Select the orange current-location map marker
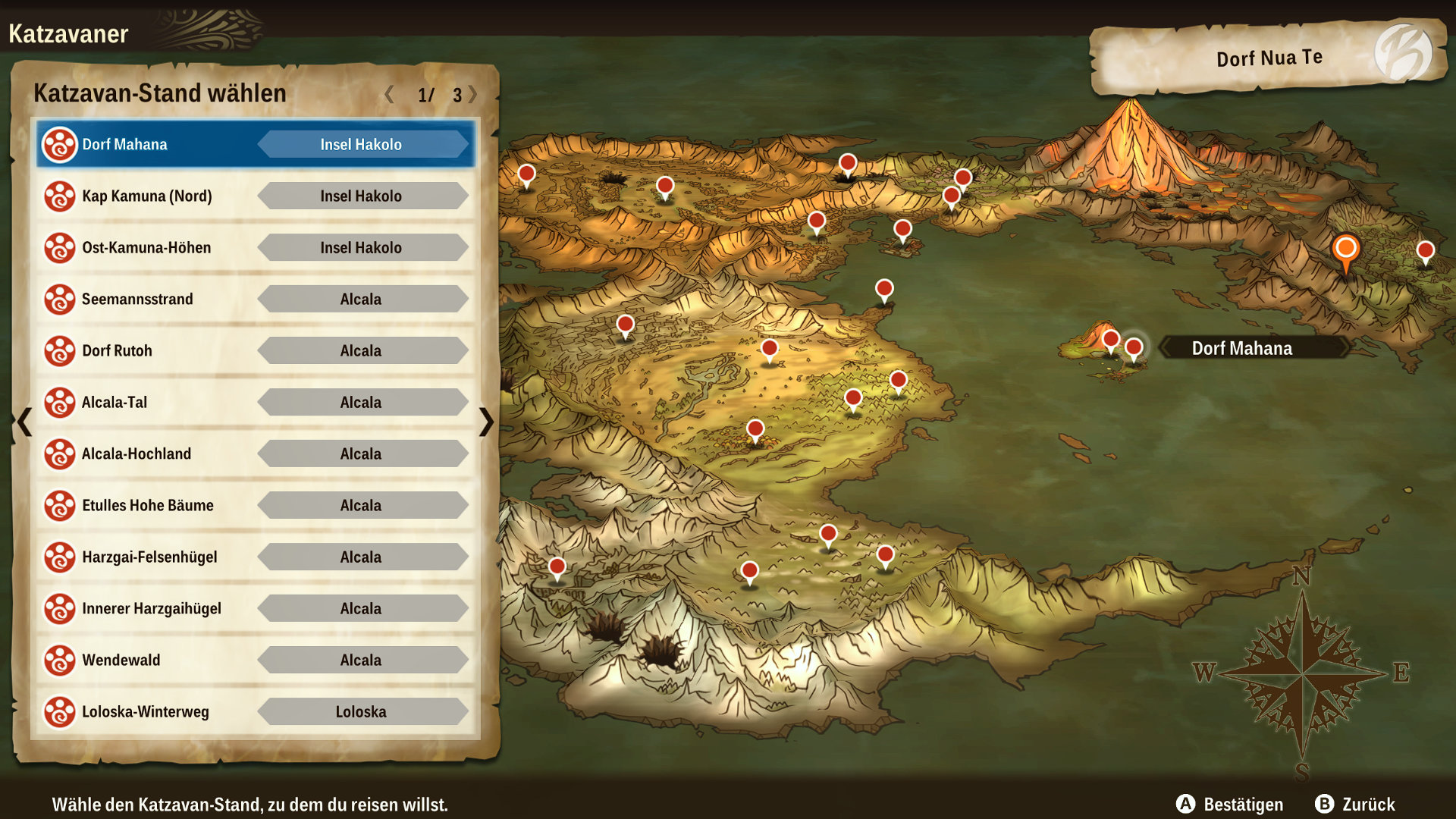Screen dimensions: 1456x819 coord(1345,249)
